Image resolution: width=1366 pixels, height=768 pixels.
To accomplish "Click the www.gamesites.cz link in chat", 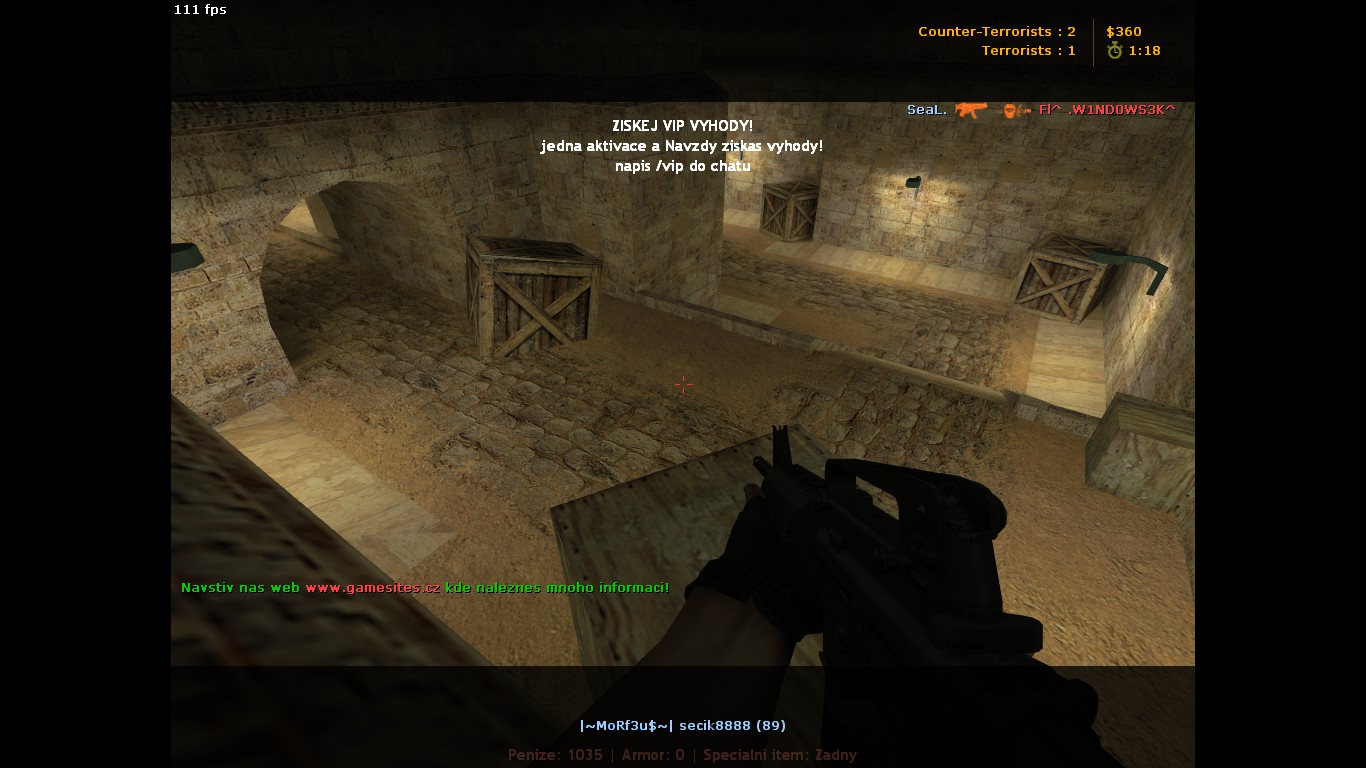I will click(x=372, y=588).
